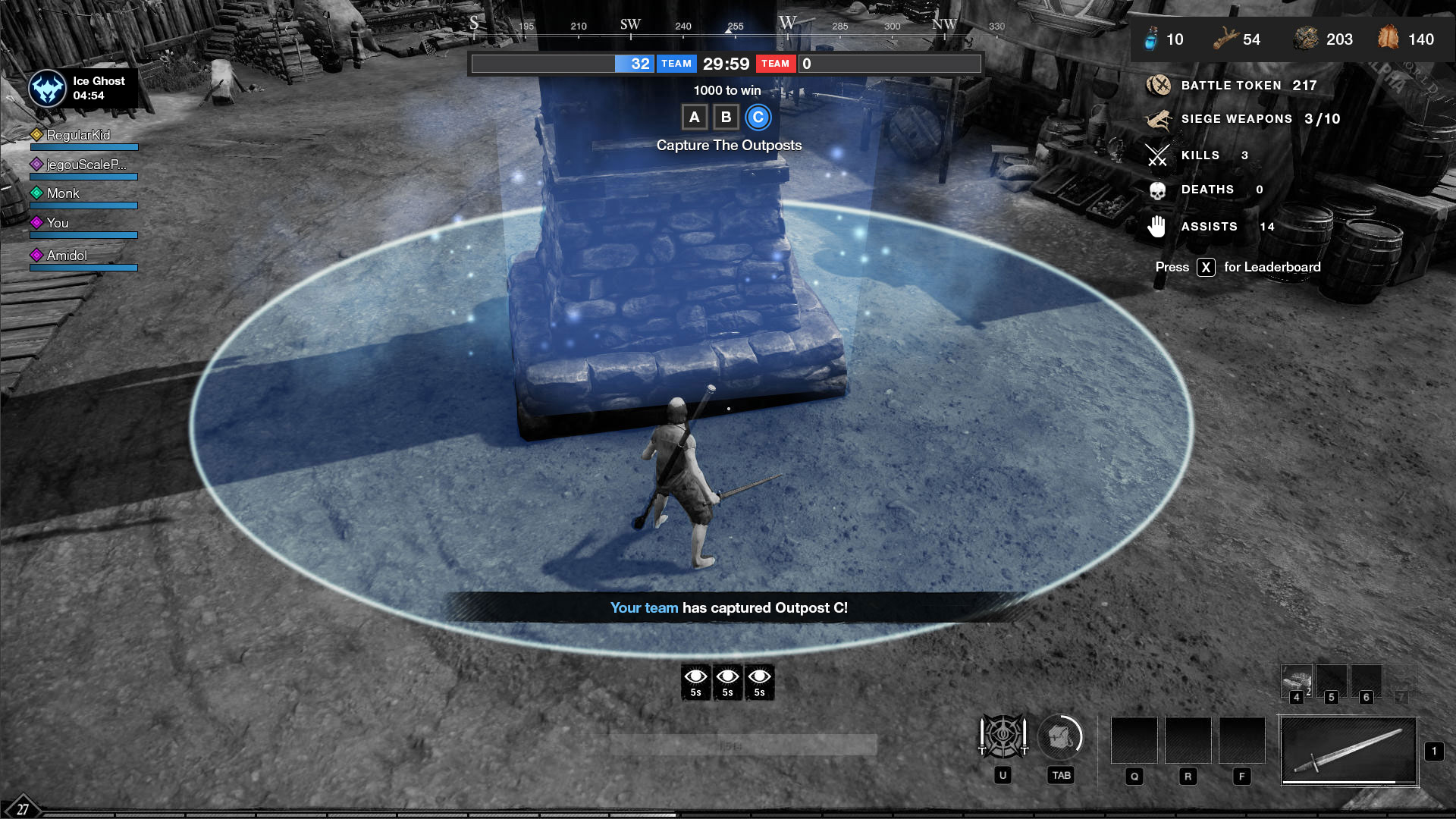Select Outpost A objective marker

click(694, 118)
